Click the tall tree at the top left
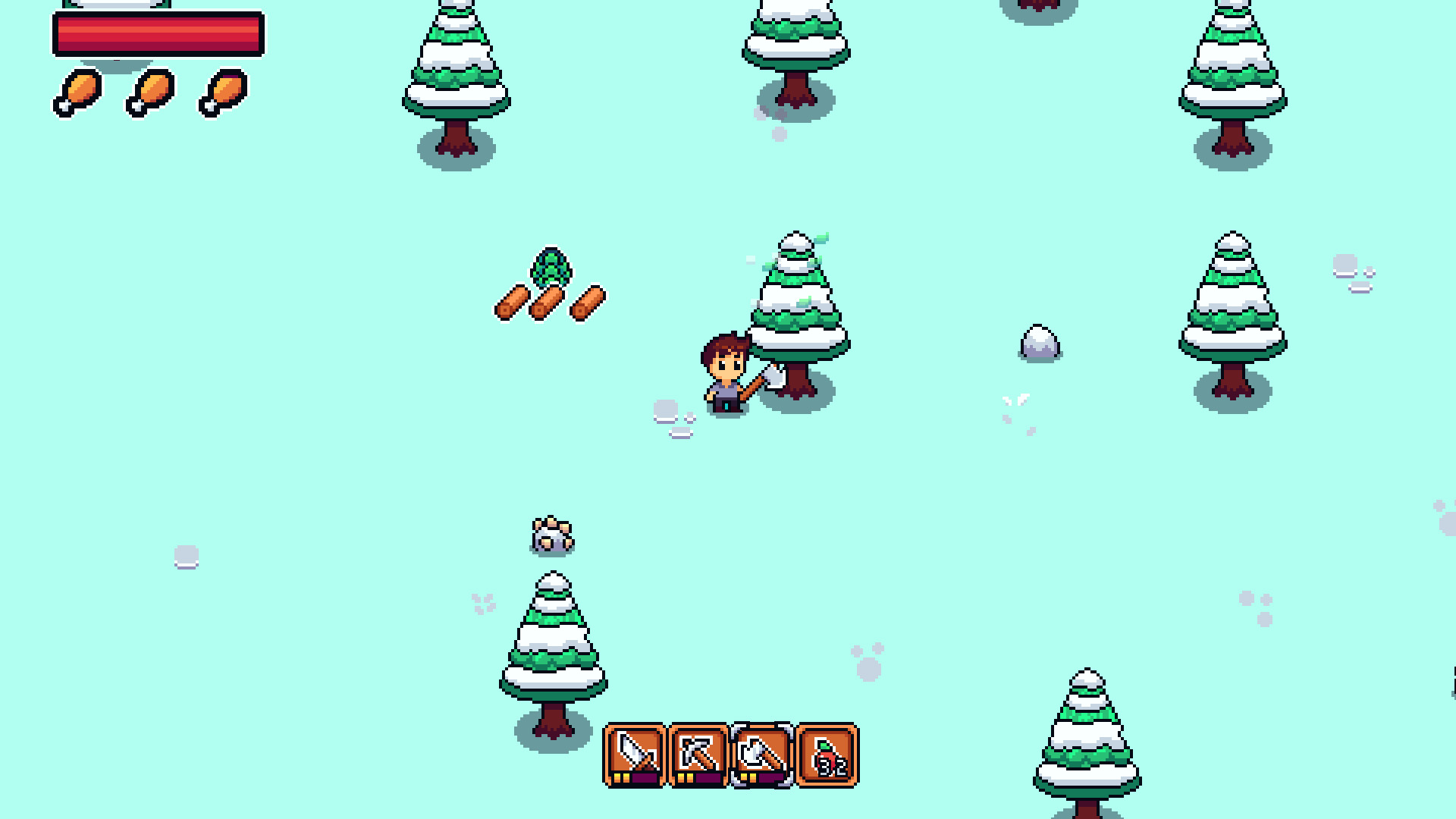The image size is (1456, 819). pos(453,68)
